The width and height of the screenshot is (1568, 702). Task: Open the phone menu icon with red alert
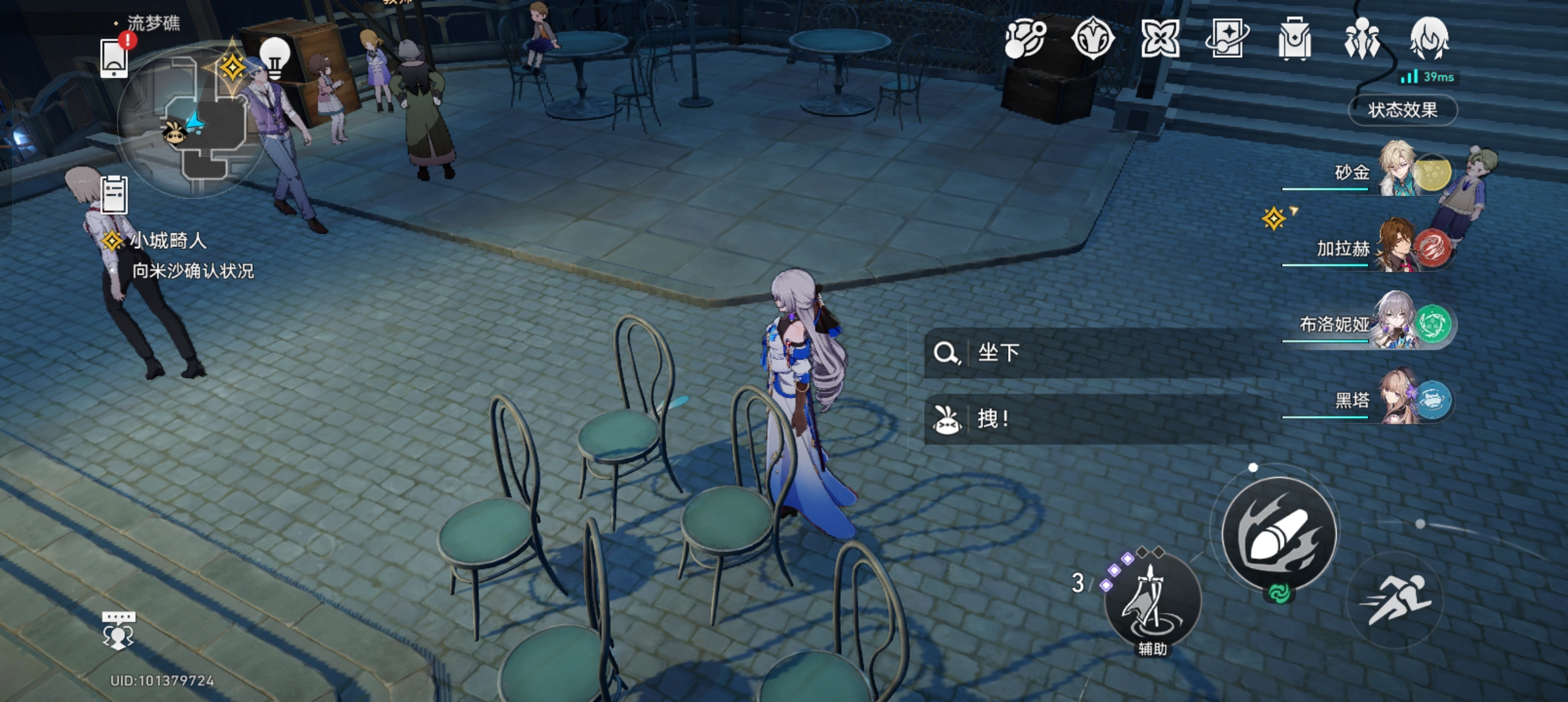[115, 57]
